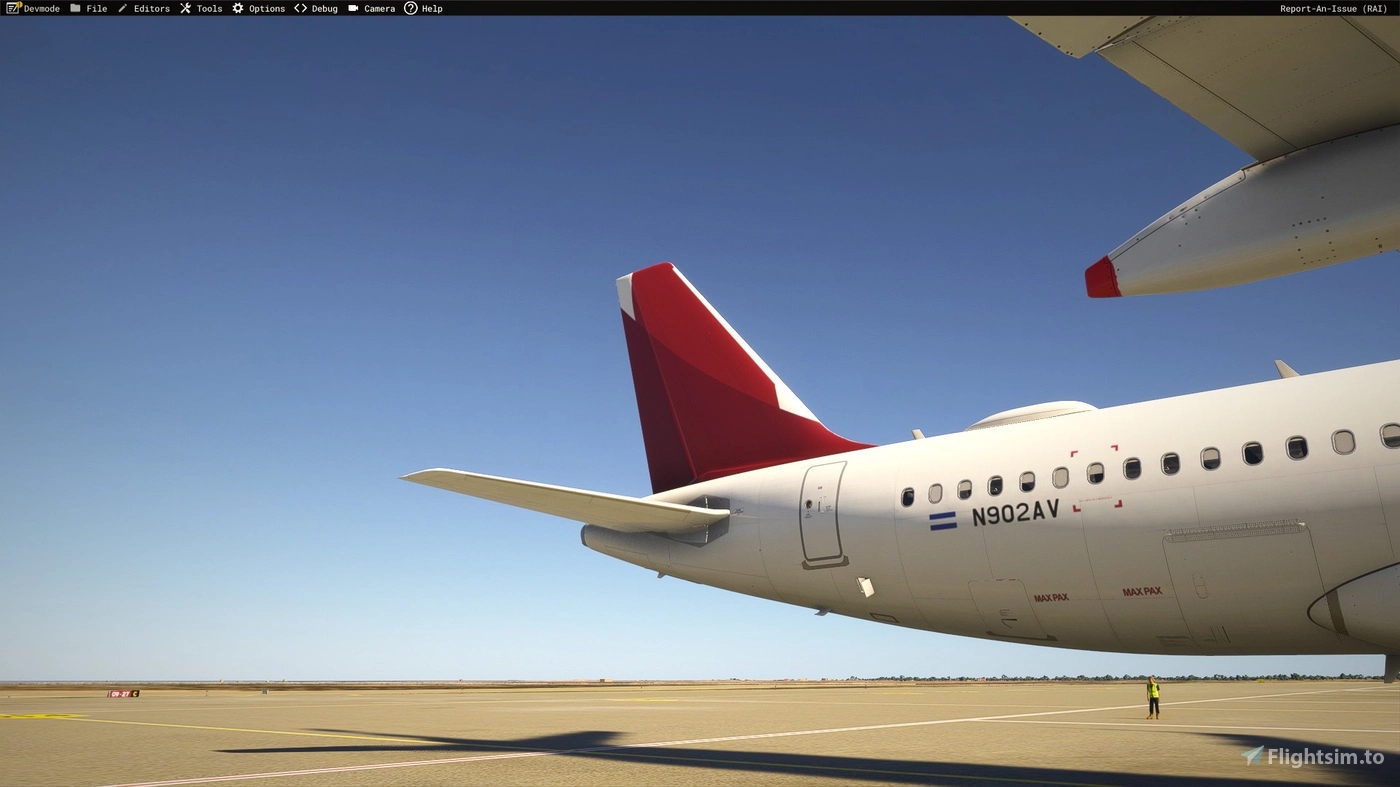Click the code brackets icon next to Debug
This screenshot has width=1400, height=787.
coord(300,8)
